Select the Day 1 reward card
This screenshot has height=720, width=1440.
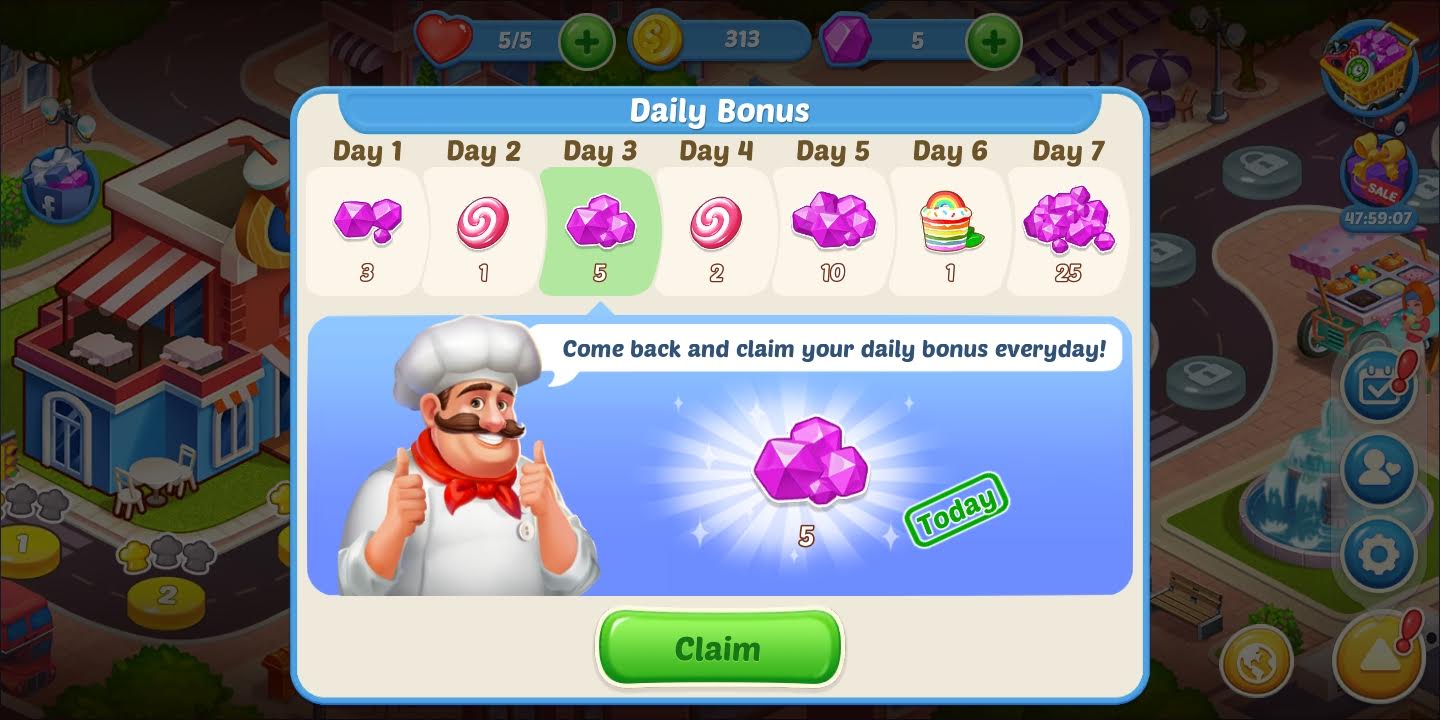click(366, 230)
